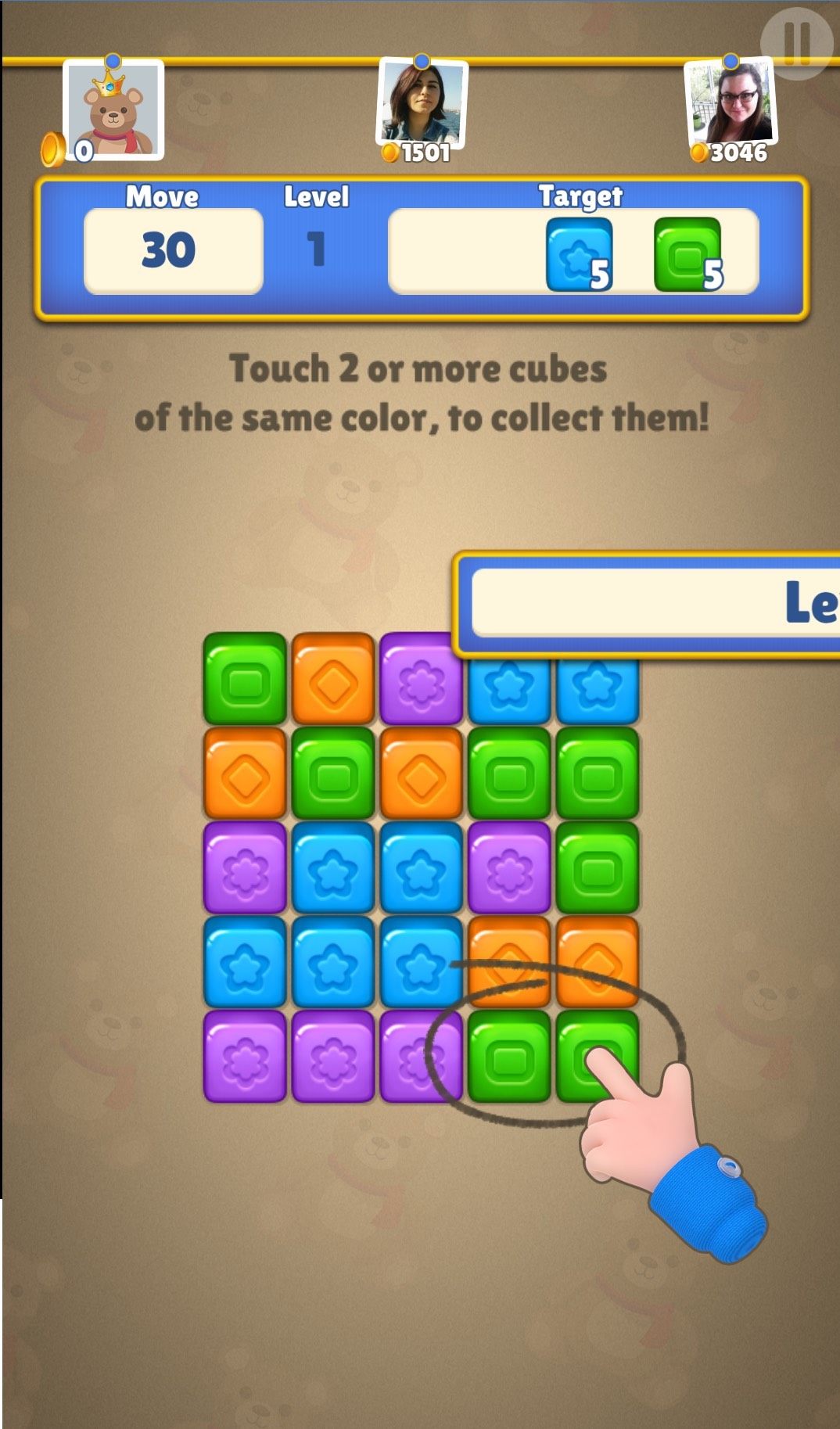Screen dimensions: 840x1429
Task: Touch the only orange cube in the top row
Action: (x=333, y=678)
